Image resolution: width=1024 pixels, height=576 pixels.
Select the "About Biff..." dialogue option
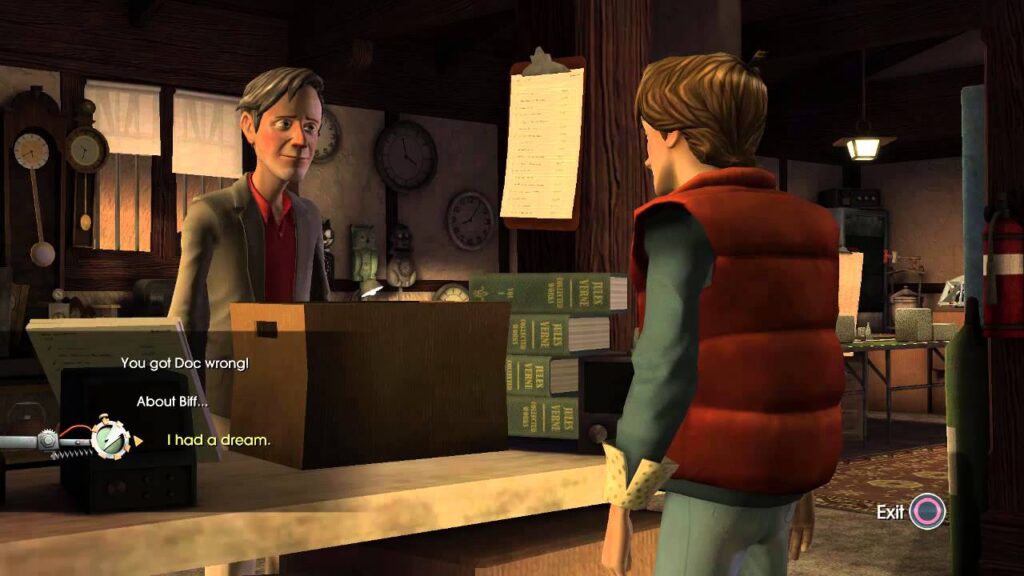[x=173, y=401]
